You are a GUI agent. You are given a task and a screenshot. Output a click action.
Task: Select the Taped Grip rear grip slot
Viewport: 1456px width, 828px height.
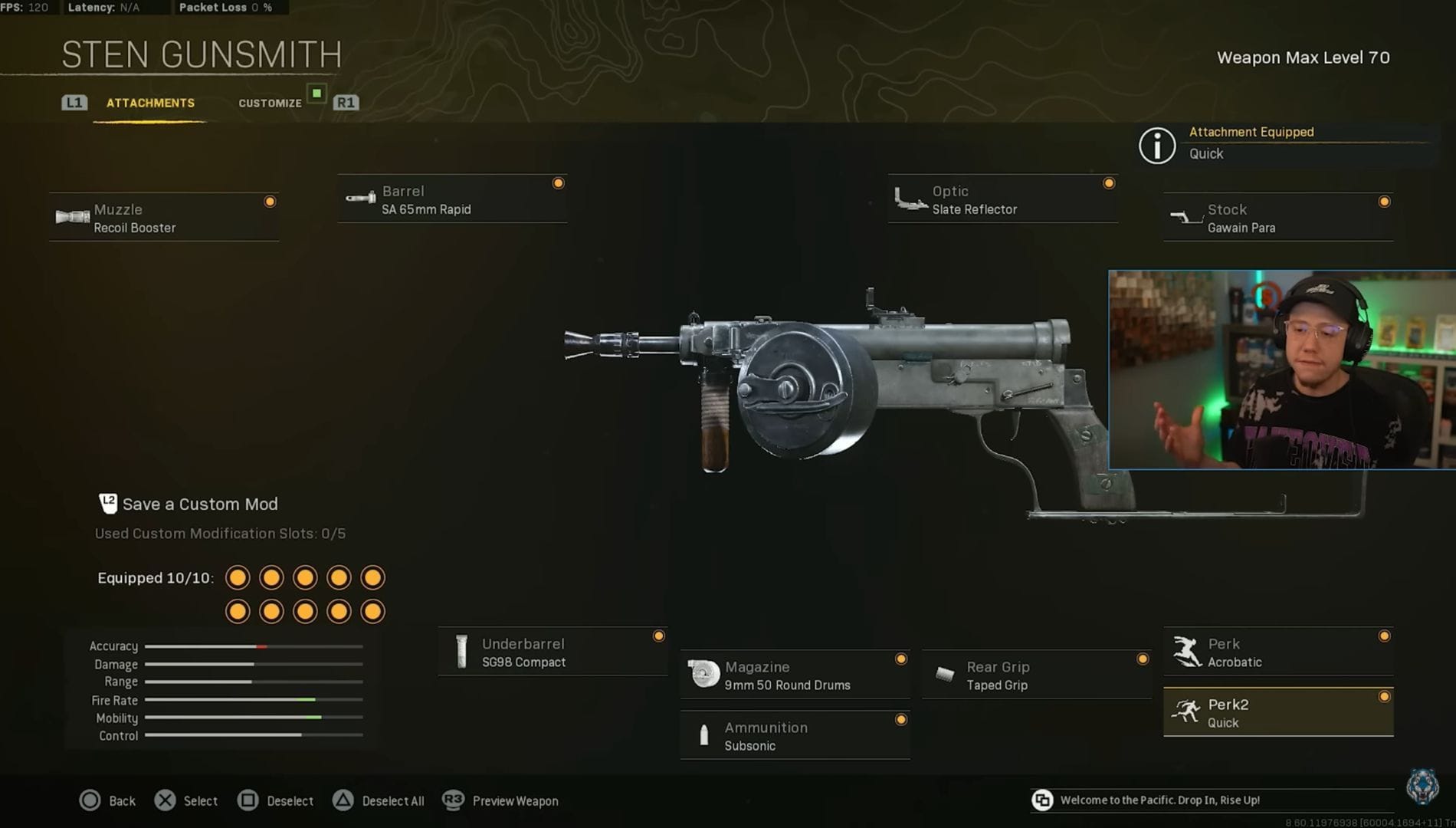(1036, 675)
